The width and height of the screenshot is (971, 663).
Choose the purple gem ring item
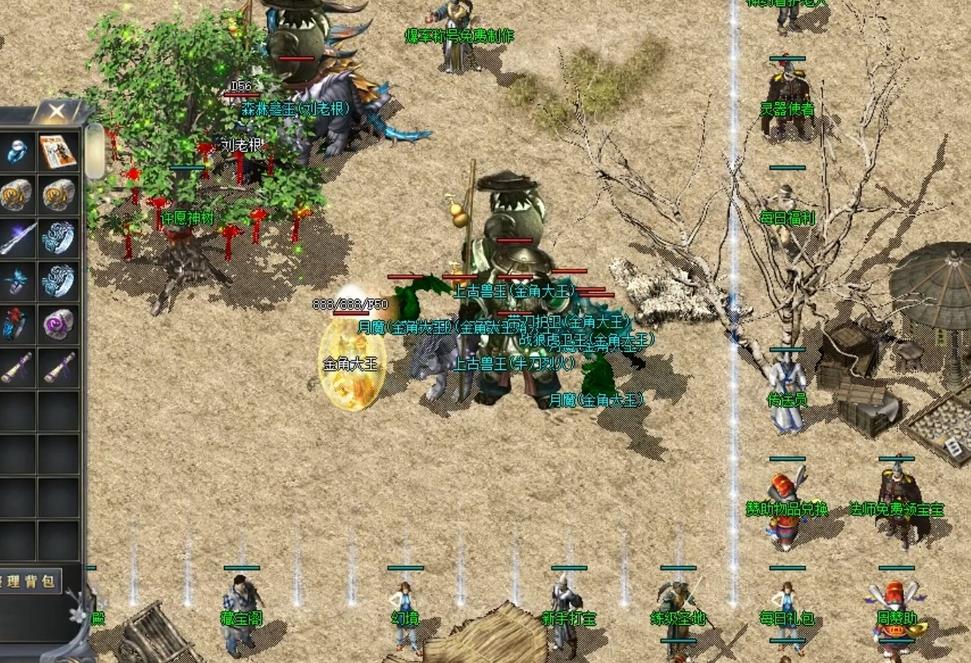58,324
